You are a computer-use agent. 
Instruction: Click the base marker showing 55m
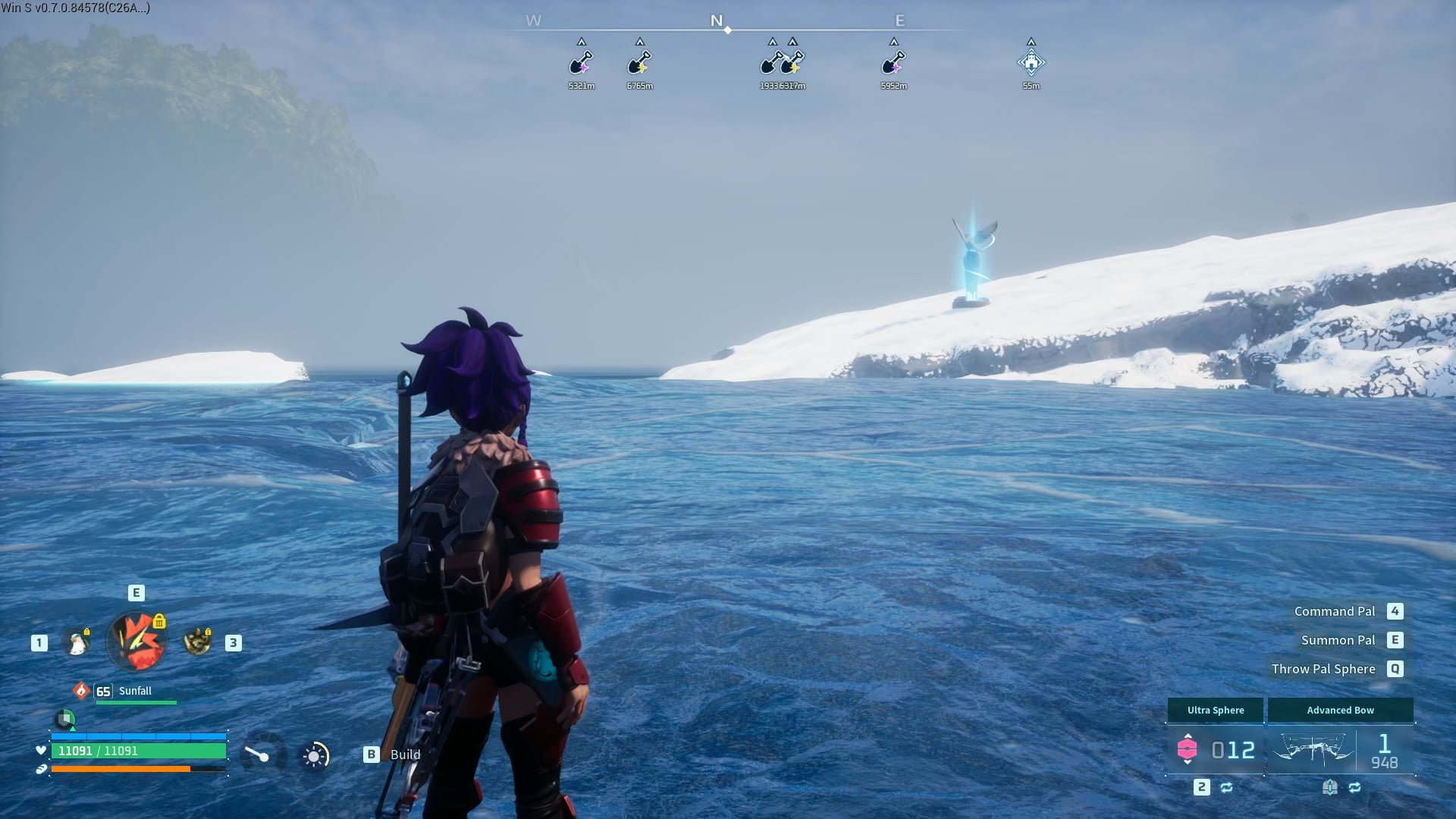click(x=1031, y=63)
